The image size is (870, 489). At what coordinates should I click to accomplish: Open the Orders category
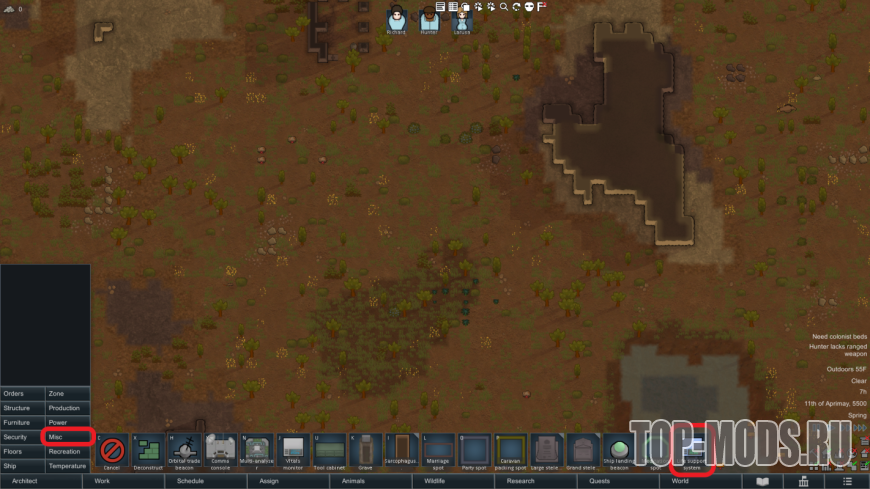point(22,394)
